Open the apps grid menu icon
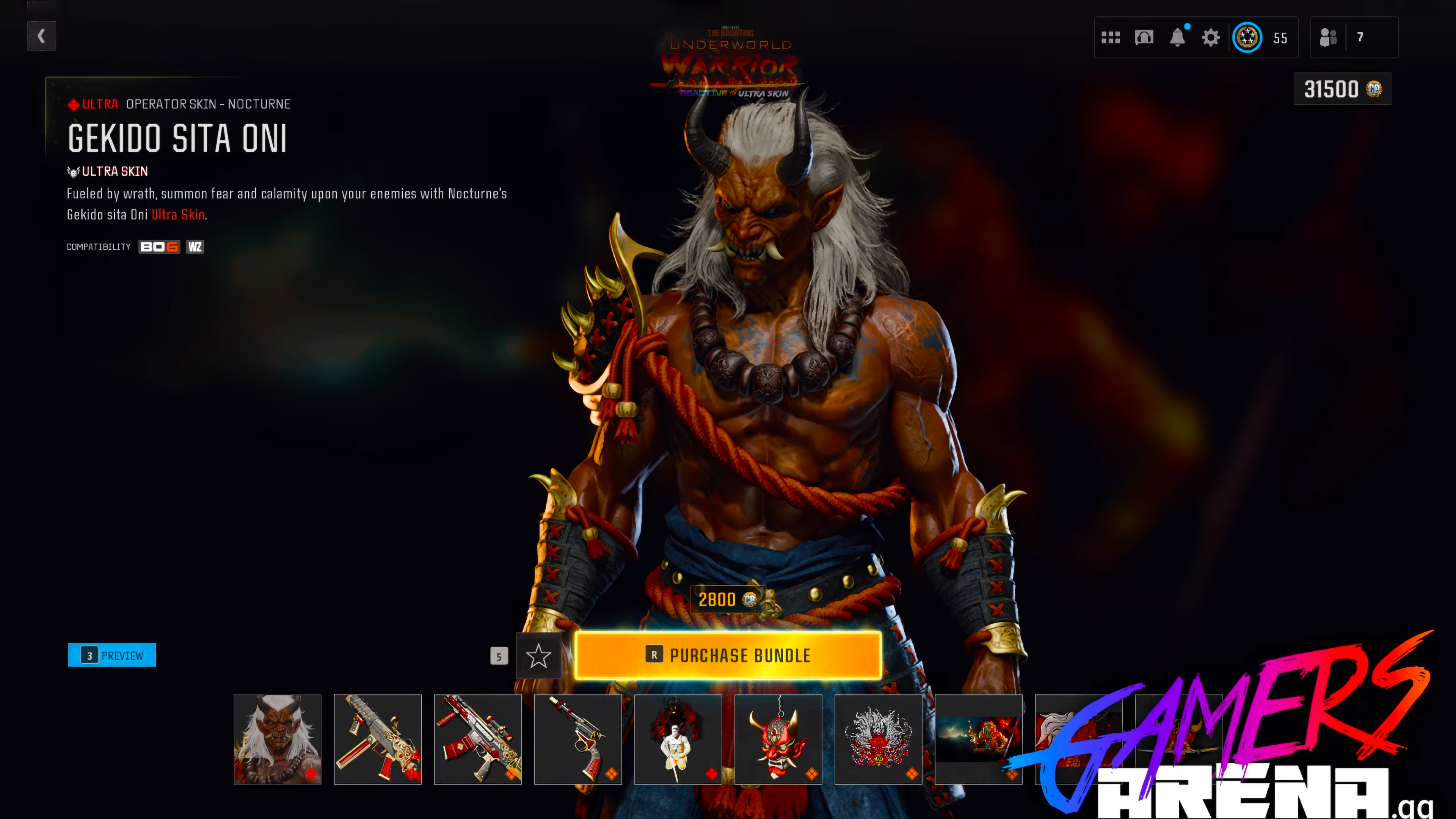This screenshot has width=1456, height=819. [x=1111, y=37]
